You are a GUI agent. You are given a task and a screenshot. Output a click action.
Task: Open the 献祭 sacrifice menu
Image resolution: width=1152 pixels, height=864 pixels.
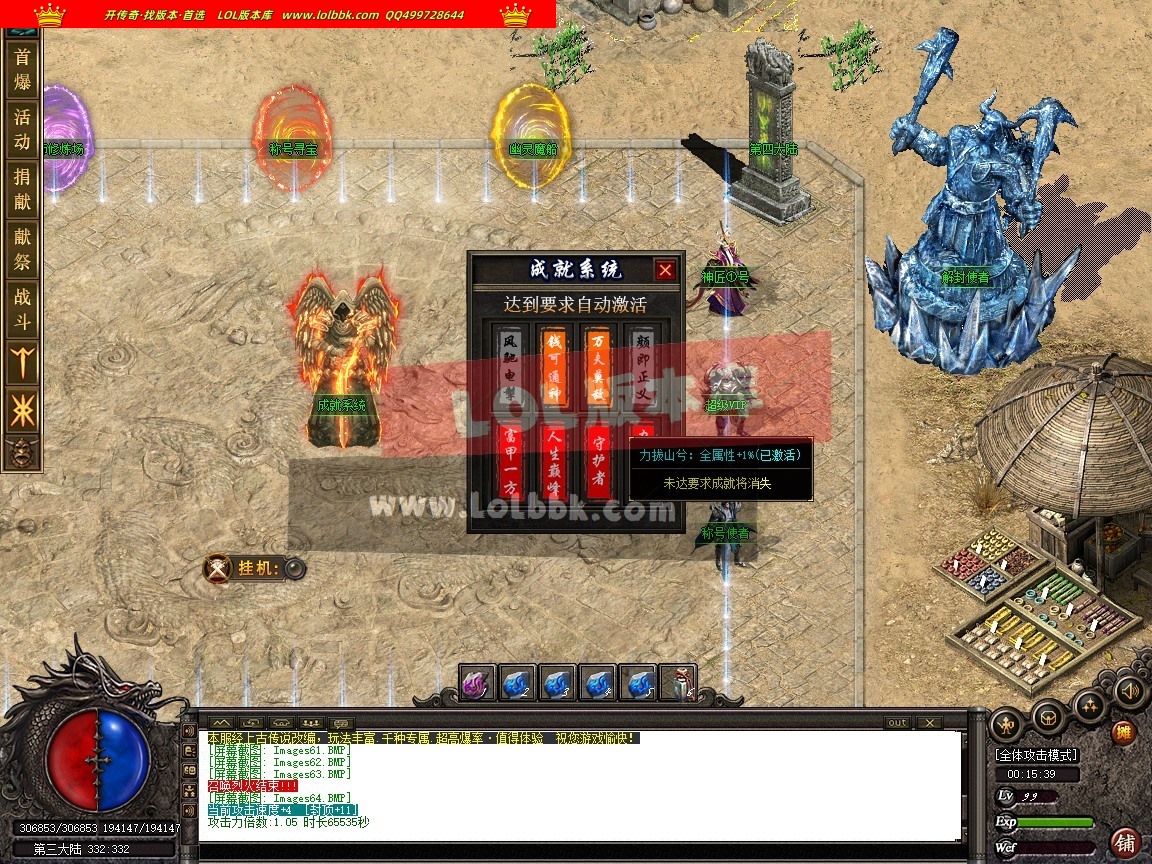(x=22, y=249)
